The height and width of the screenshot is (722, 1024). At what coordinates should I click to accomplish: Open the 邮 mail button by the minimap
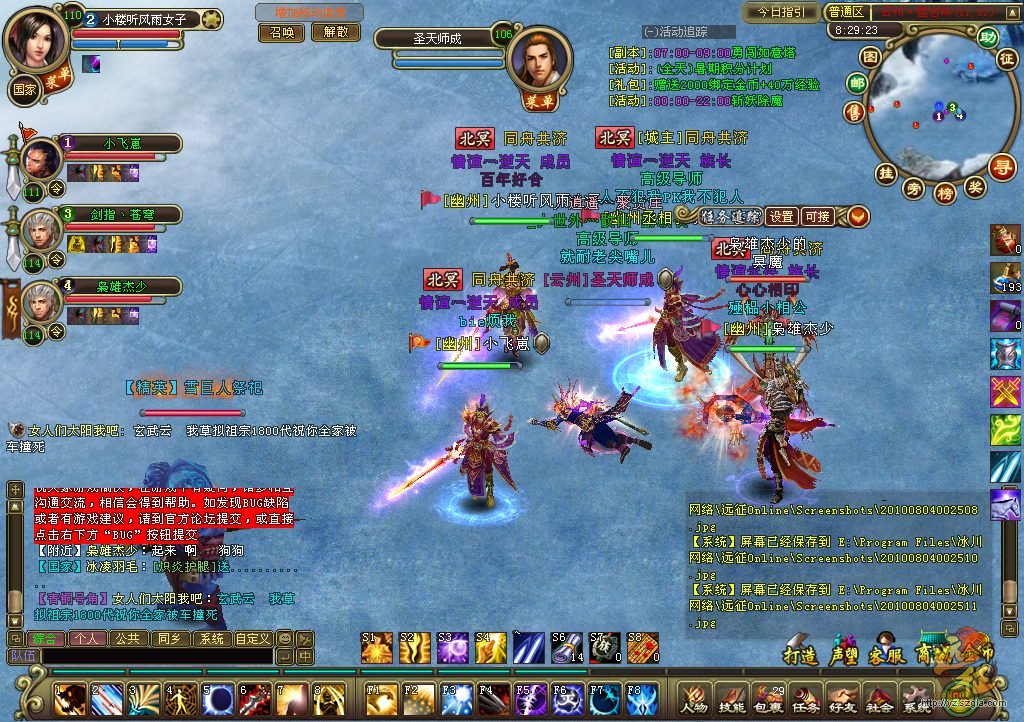coord(856,83)
